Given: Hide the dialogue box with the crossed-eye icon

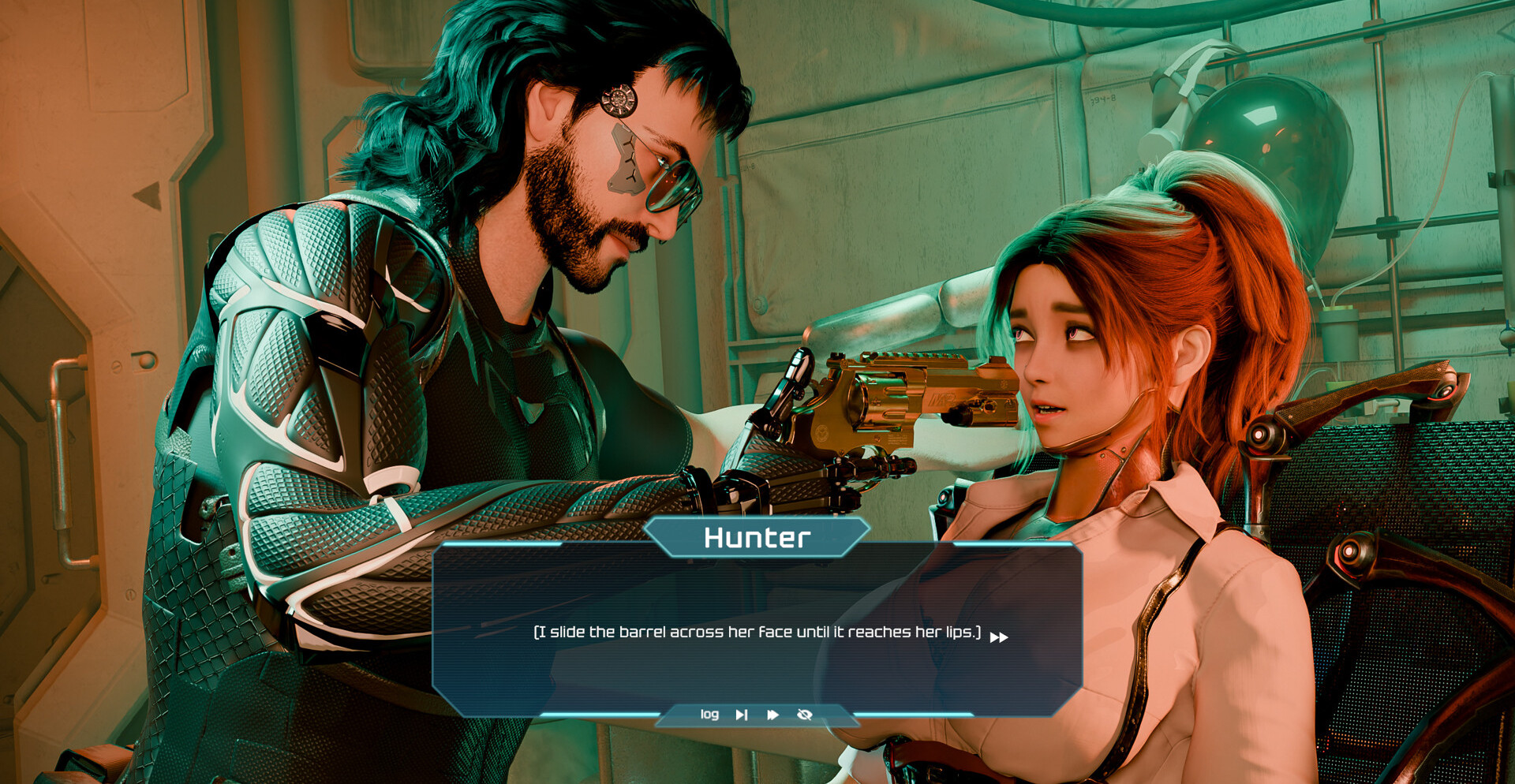Looking at the screenshot, I should pos(805,715).
